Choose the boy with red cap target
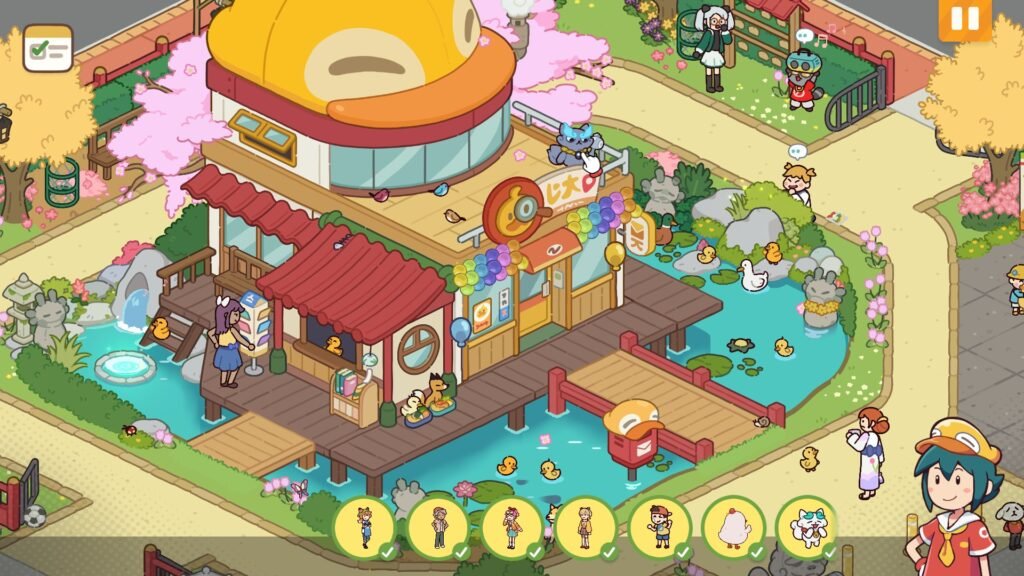1024x576 pixels. (659, 527)
